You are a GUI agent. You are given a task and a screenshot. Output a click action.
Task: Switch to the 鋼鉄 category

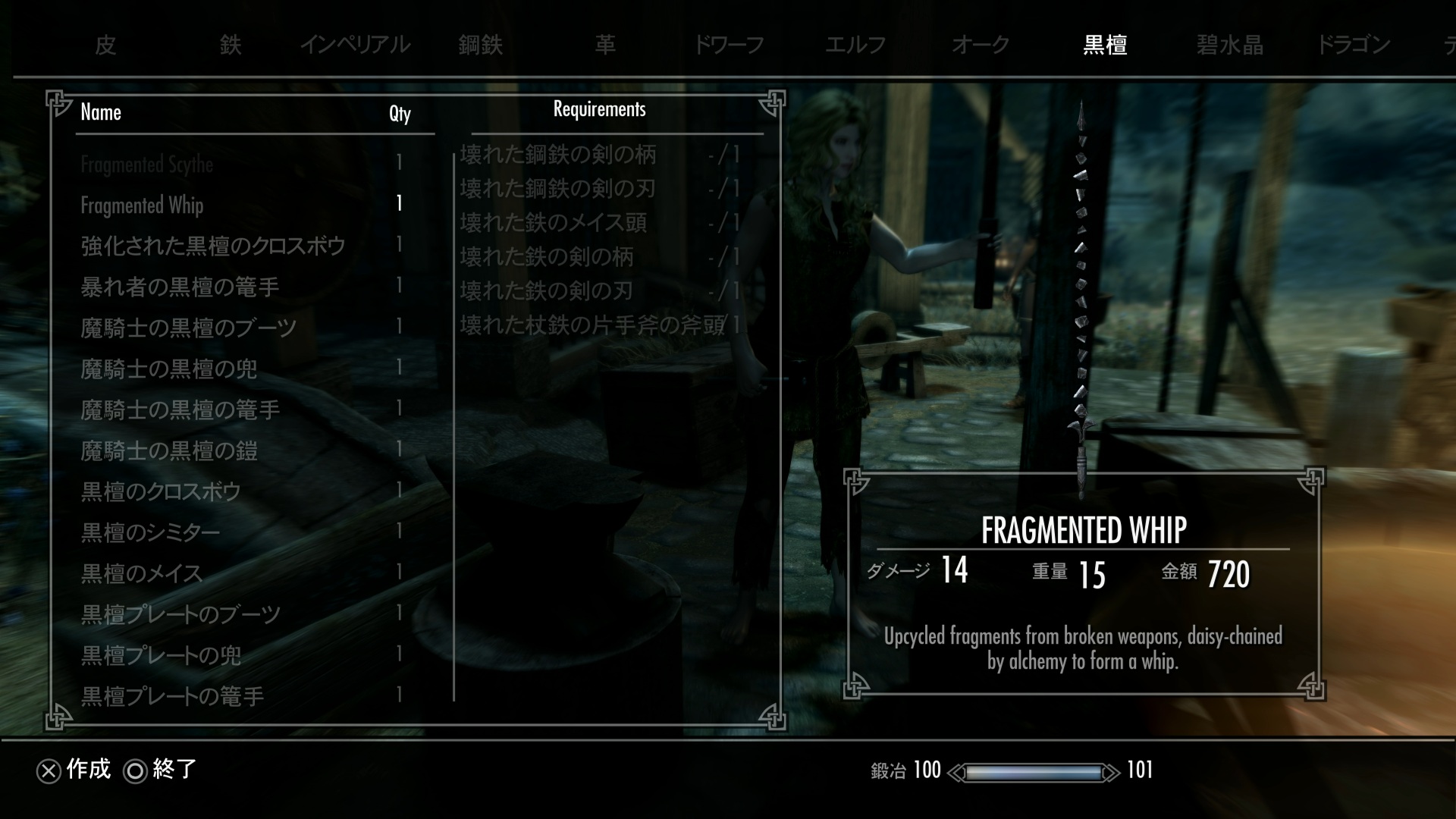pyautogui.click(x=480, y=45)
